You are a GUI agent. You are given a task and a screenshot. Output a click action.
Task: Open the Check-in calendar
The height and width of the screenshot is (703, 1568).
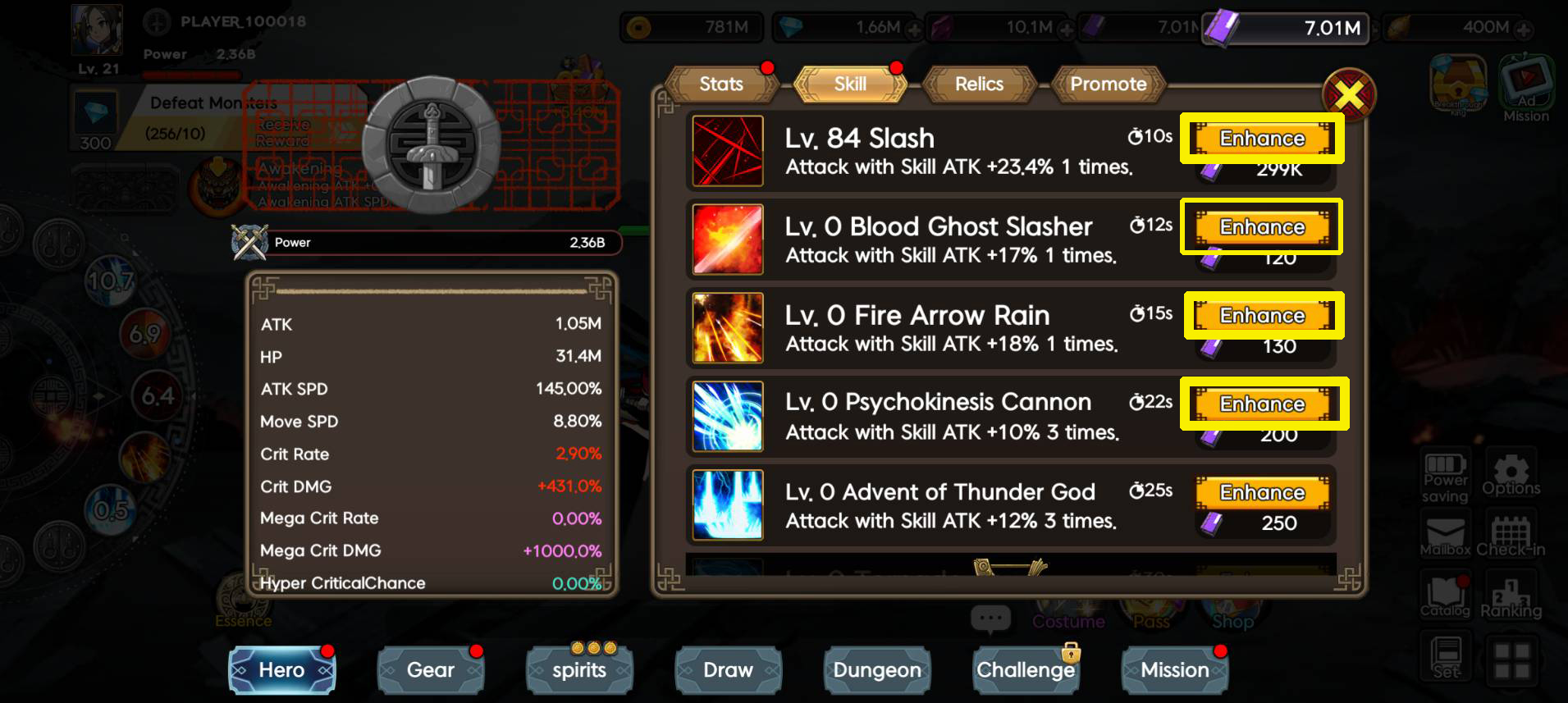pos(1512,535)
